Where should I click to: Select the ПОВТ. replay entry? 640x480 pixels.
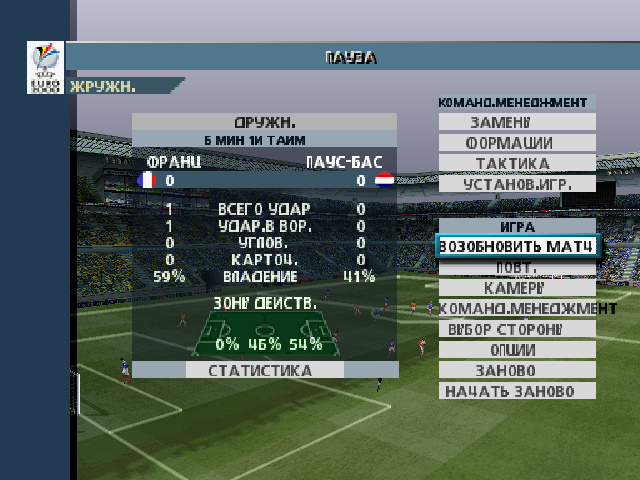[x=516, y=268]
